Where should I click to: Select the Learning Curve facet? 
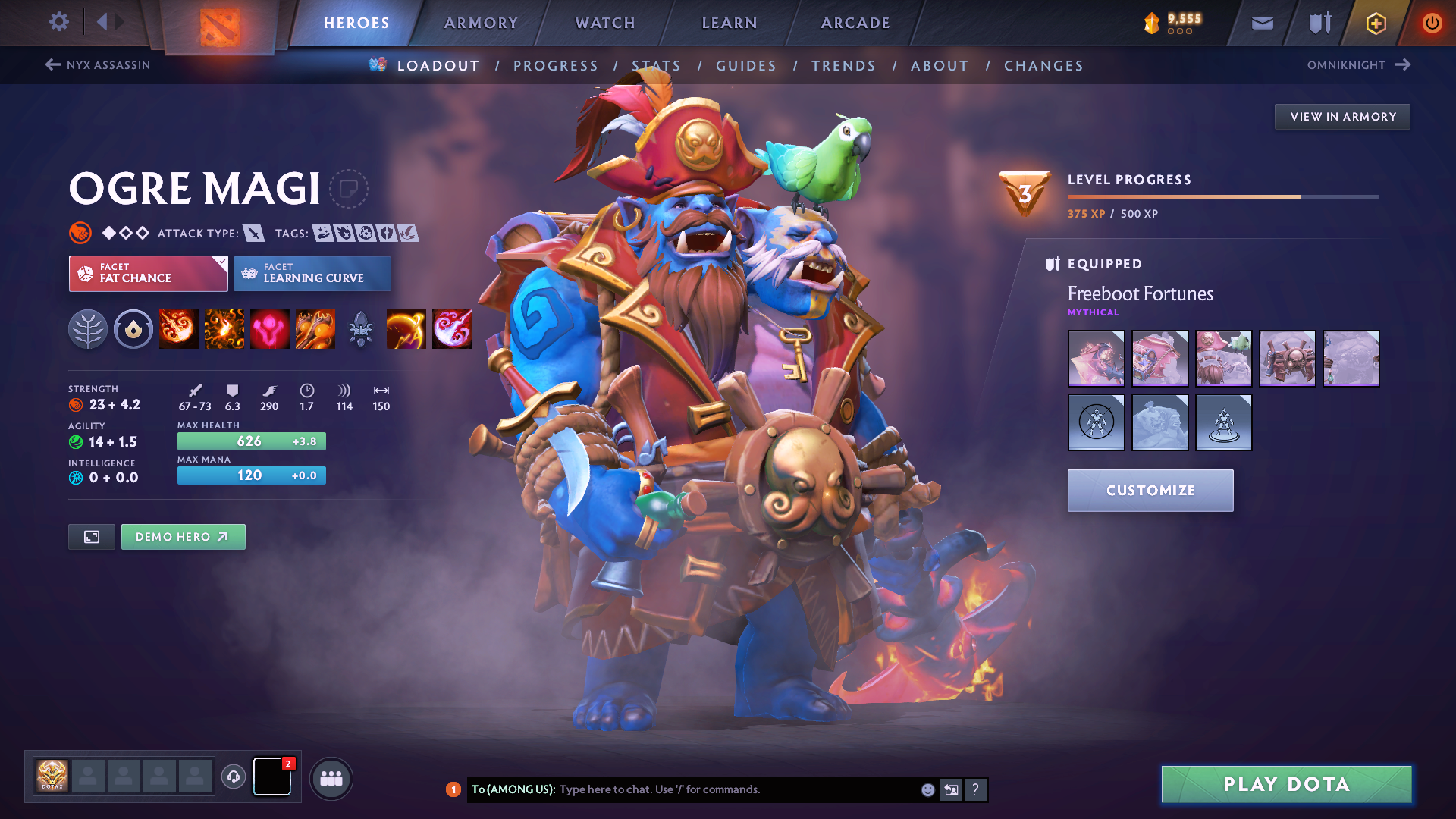click(x=311, y=274)
